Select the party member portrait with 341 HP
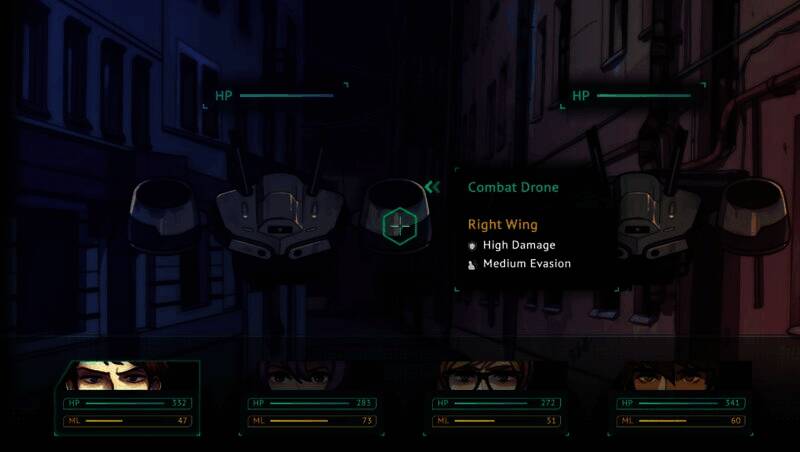The width and height of the screenshot is (800, 452). pos(683,377)
